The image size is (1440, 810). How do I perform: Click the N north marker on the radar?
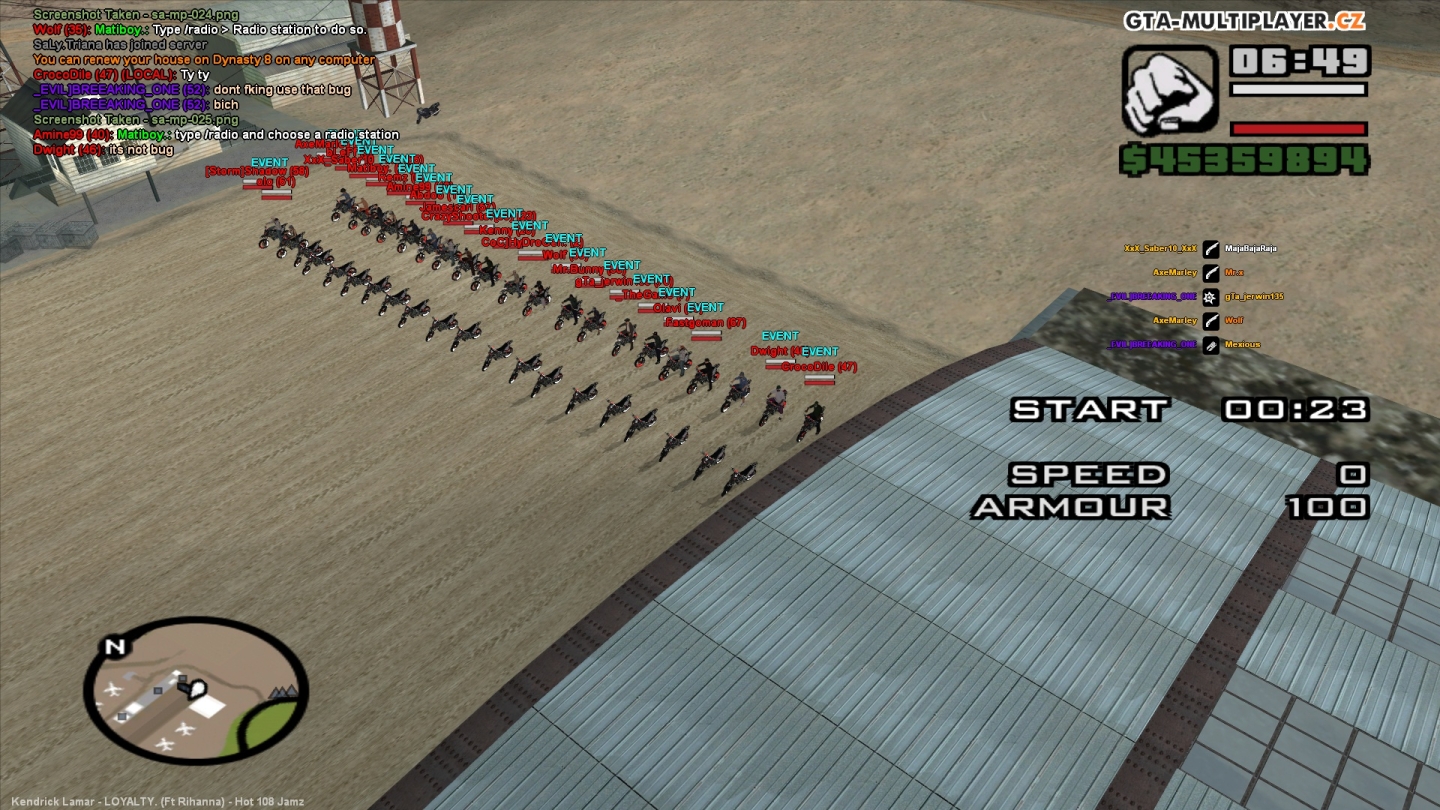[x=115, y=648]
